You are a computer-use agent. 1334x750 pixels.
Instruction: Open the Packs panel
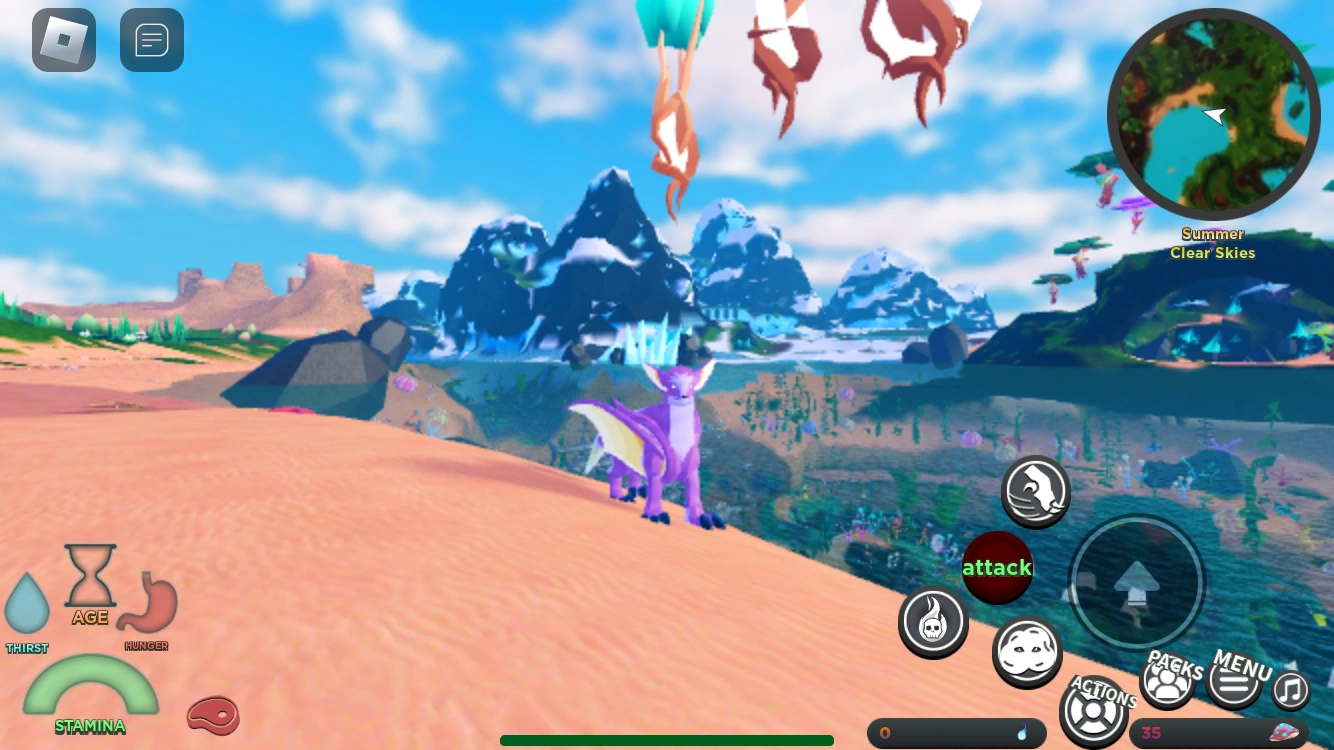click(1168, 680)
